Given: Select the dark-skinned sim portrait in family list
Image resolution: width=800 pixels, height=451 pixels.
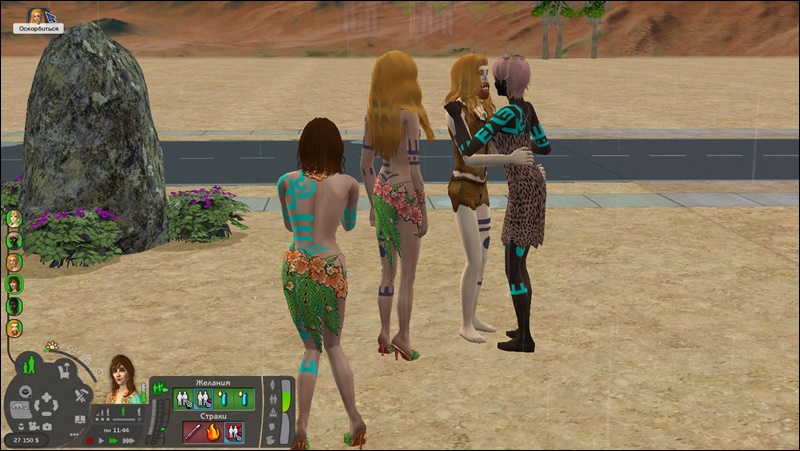Looking at the screenshot, I should tap(14, 240).
